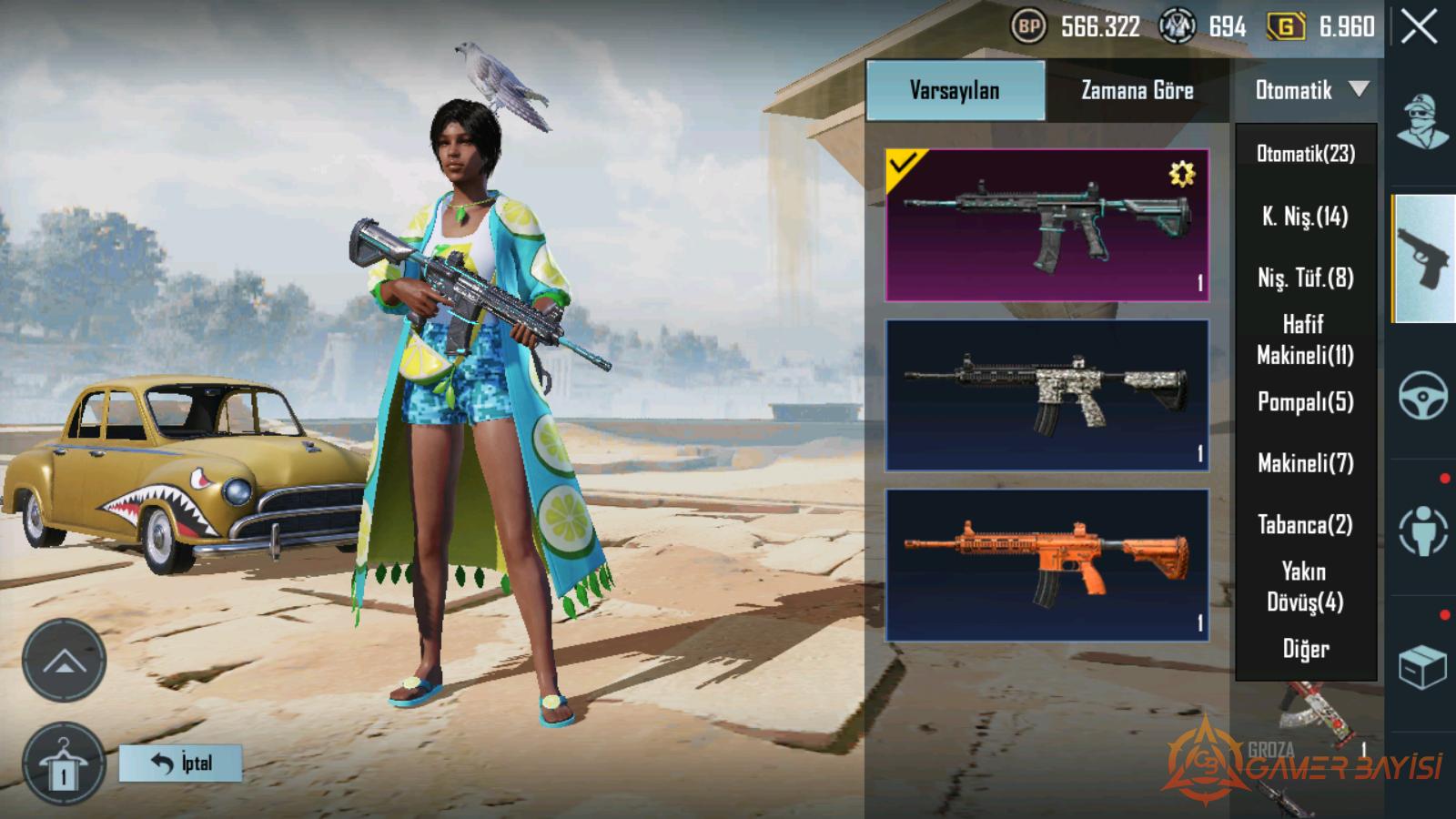The image size is (1456, 819).
Task: Choose the Pompalı(5) category
Action: (1306, 401)
